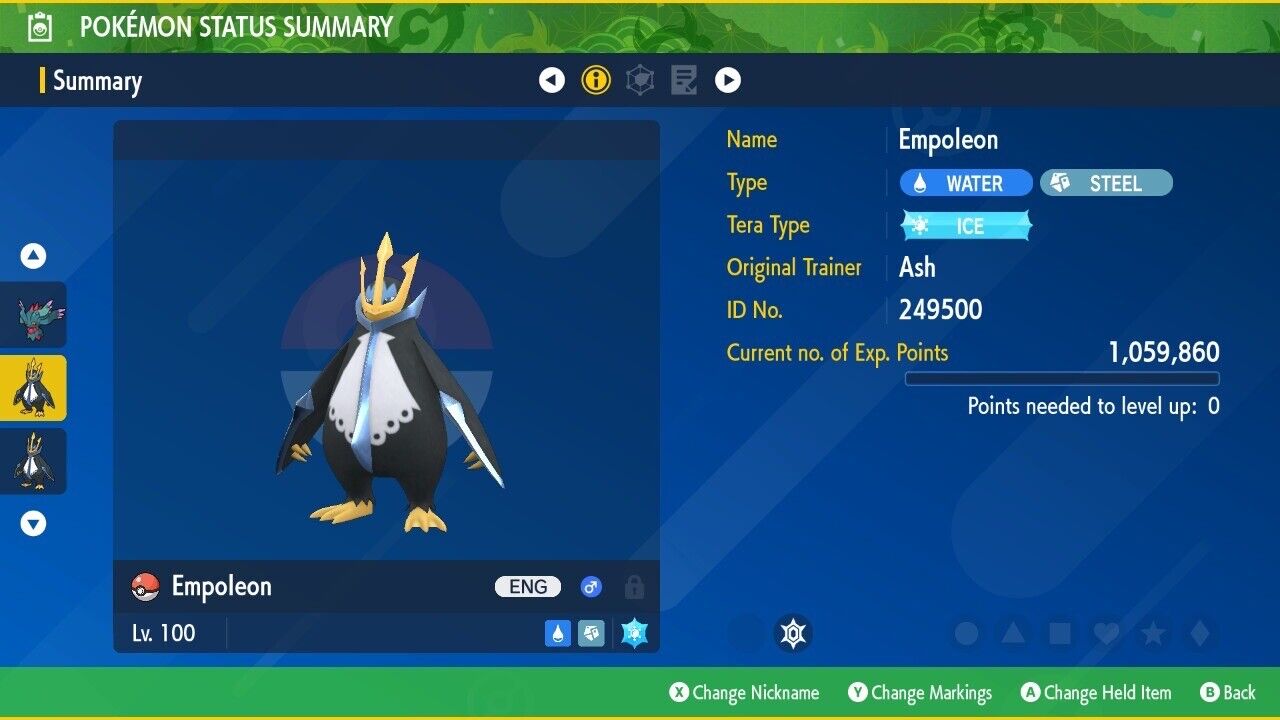1280x720 pixels.
Task: Click the heart marking icon
Action: pos(1106,633)
